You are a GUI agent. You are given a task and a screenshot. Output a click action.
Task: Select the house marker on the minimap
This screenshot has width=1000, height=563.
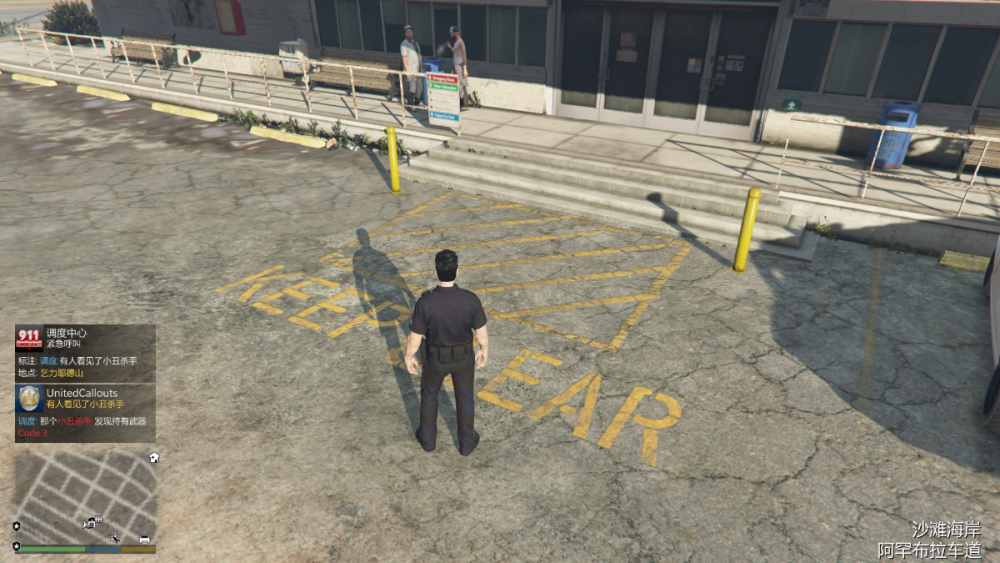pyautogui.click(x=153, y=458)
